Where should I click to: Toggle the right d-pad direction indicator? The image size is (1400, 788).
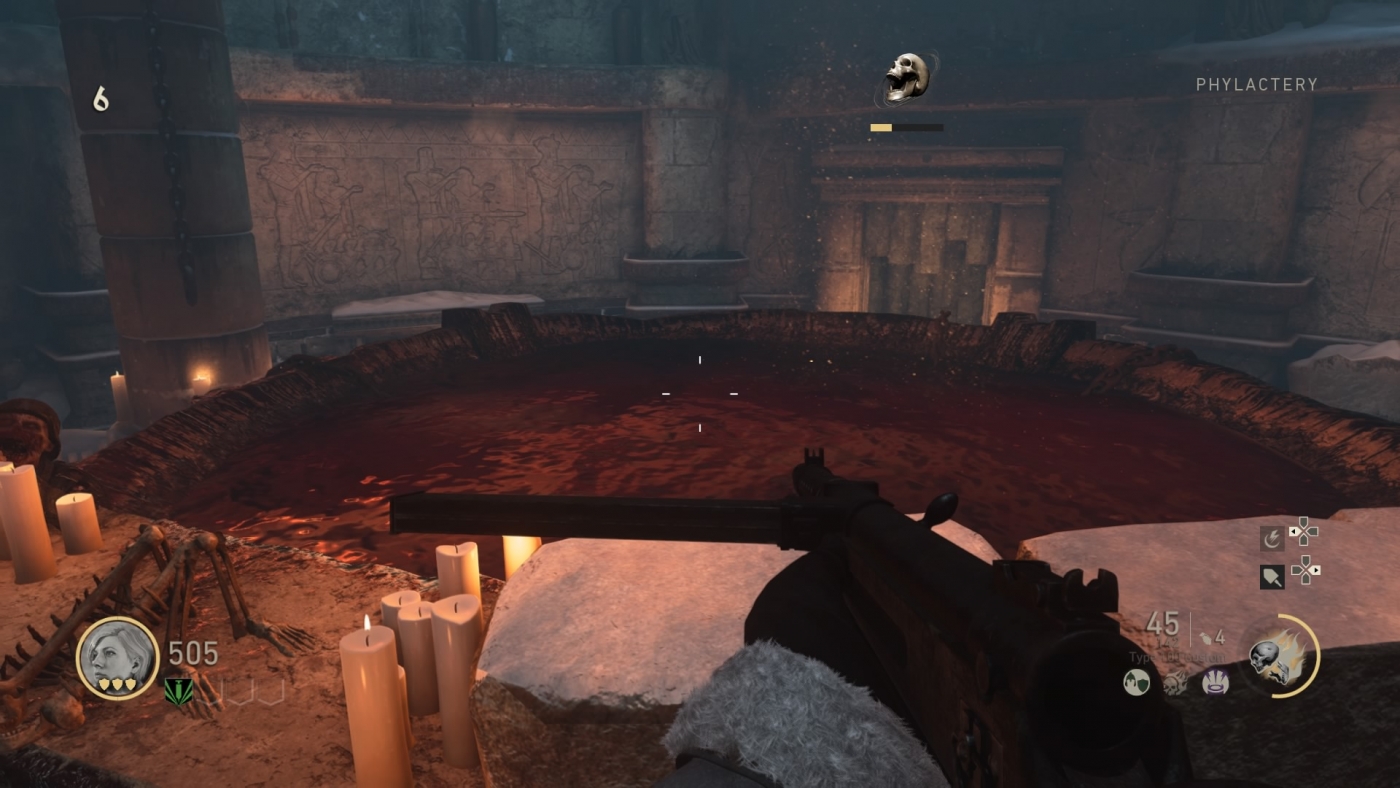pos(1317,571)
